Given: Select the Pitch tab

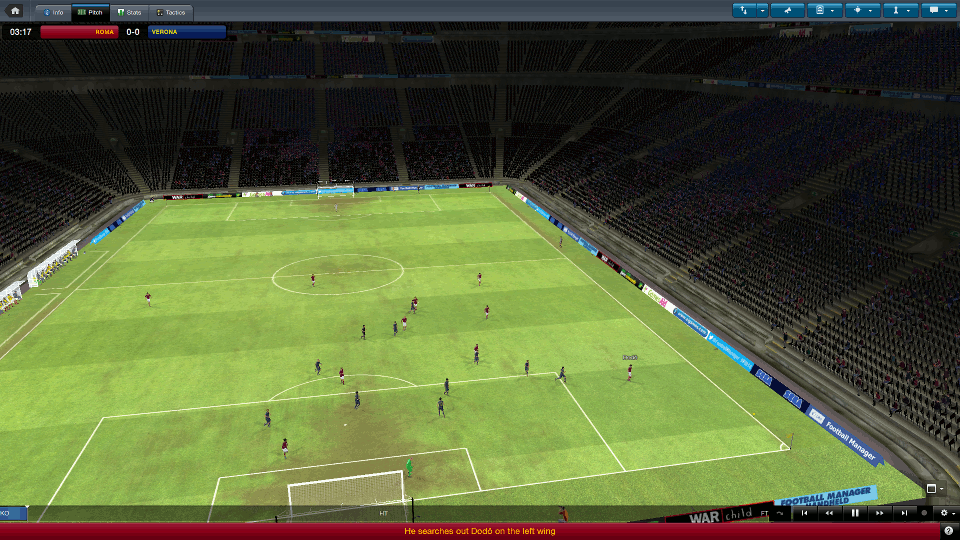Looking at the screenshot, I should [91, 12].
